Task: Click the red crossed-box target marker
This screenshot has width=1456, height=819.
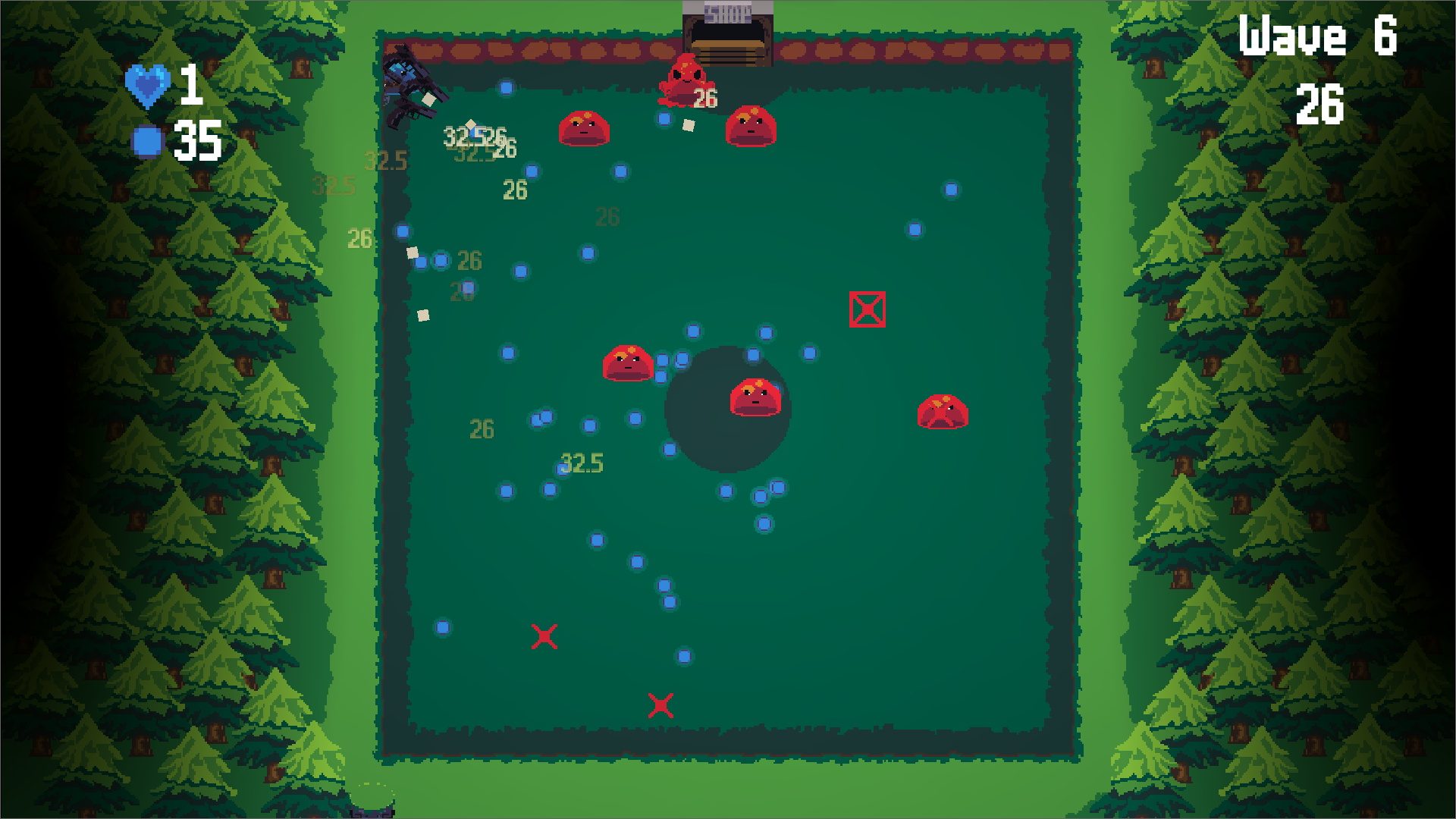Action: tap(867, 309)
